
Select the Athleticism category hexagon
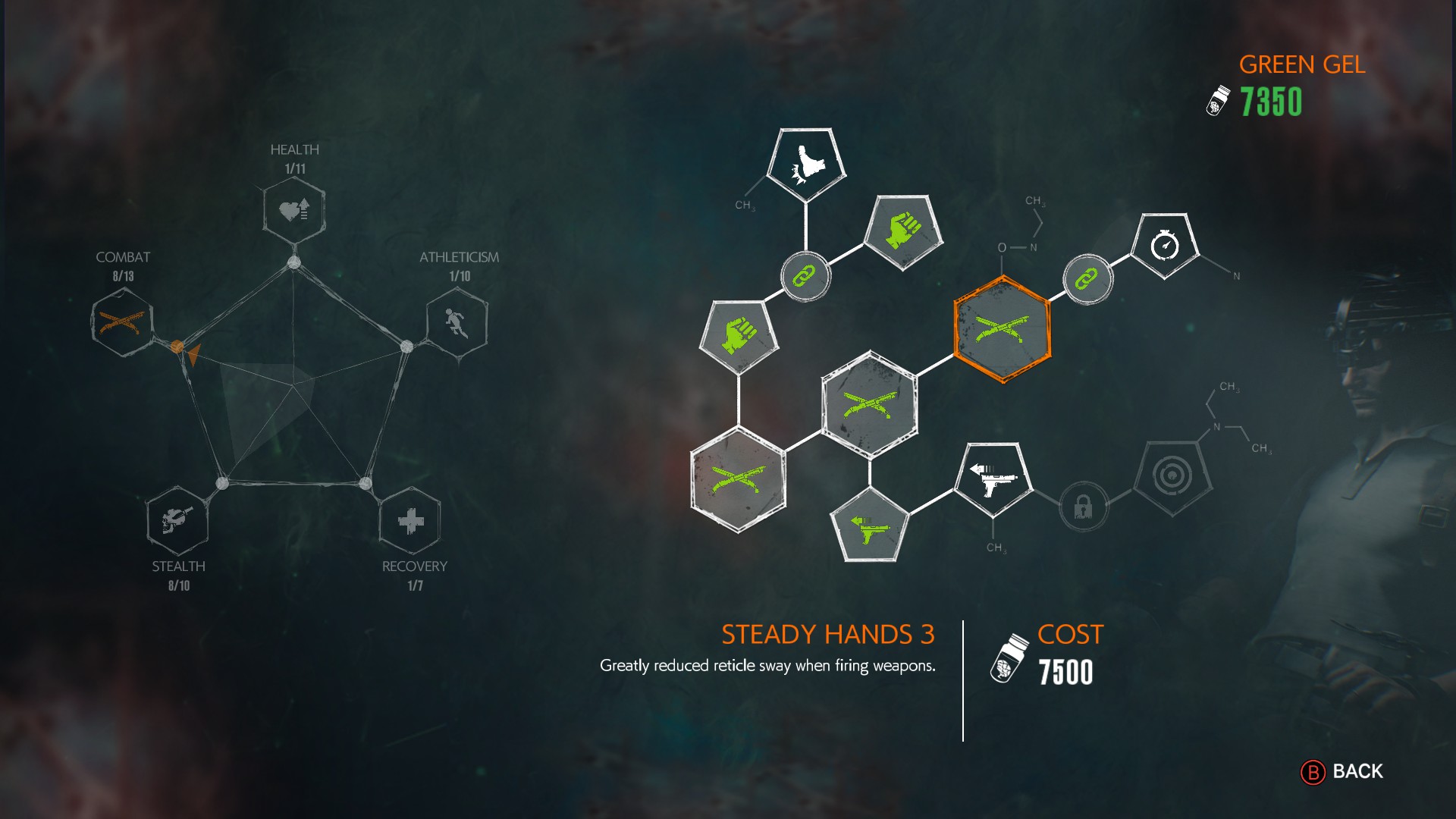click(457, 323)
